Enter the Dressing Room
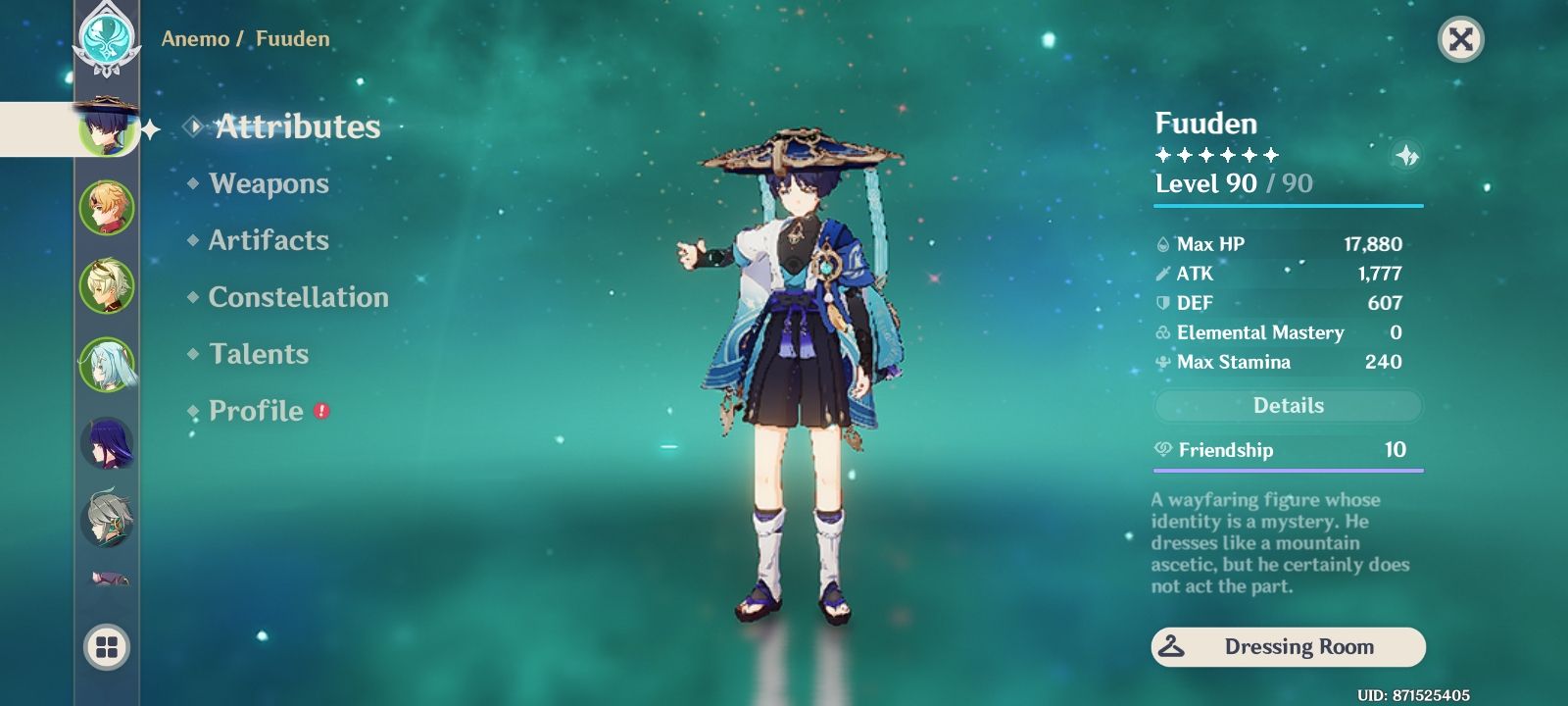The width and height of the screenshot is (1568, 706). pos(1287,646)
